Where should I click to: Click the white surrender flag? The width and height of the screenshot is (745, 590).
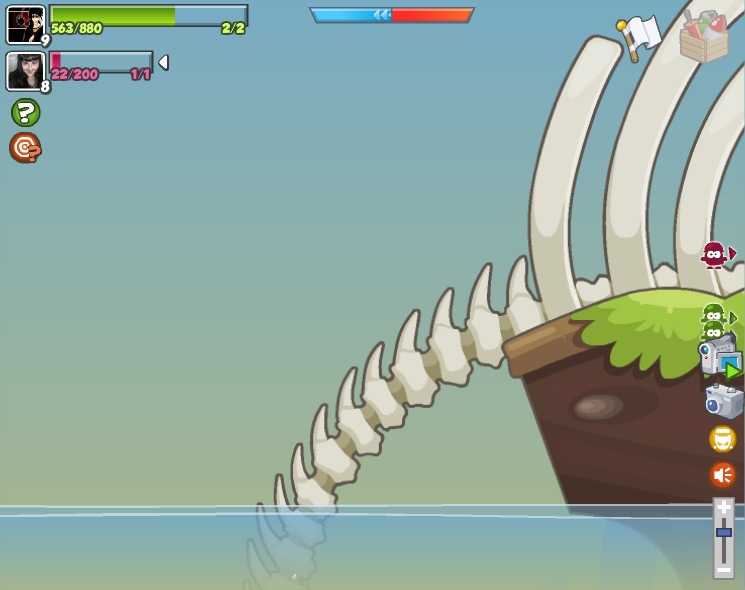point(639,37)
